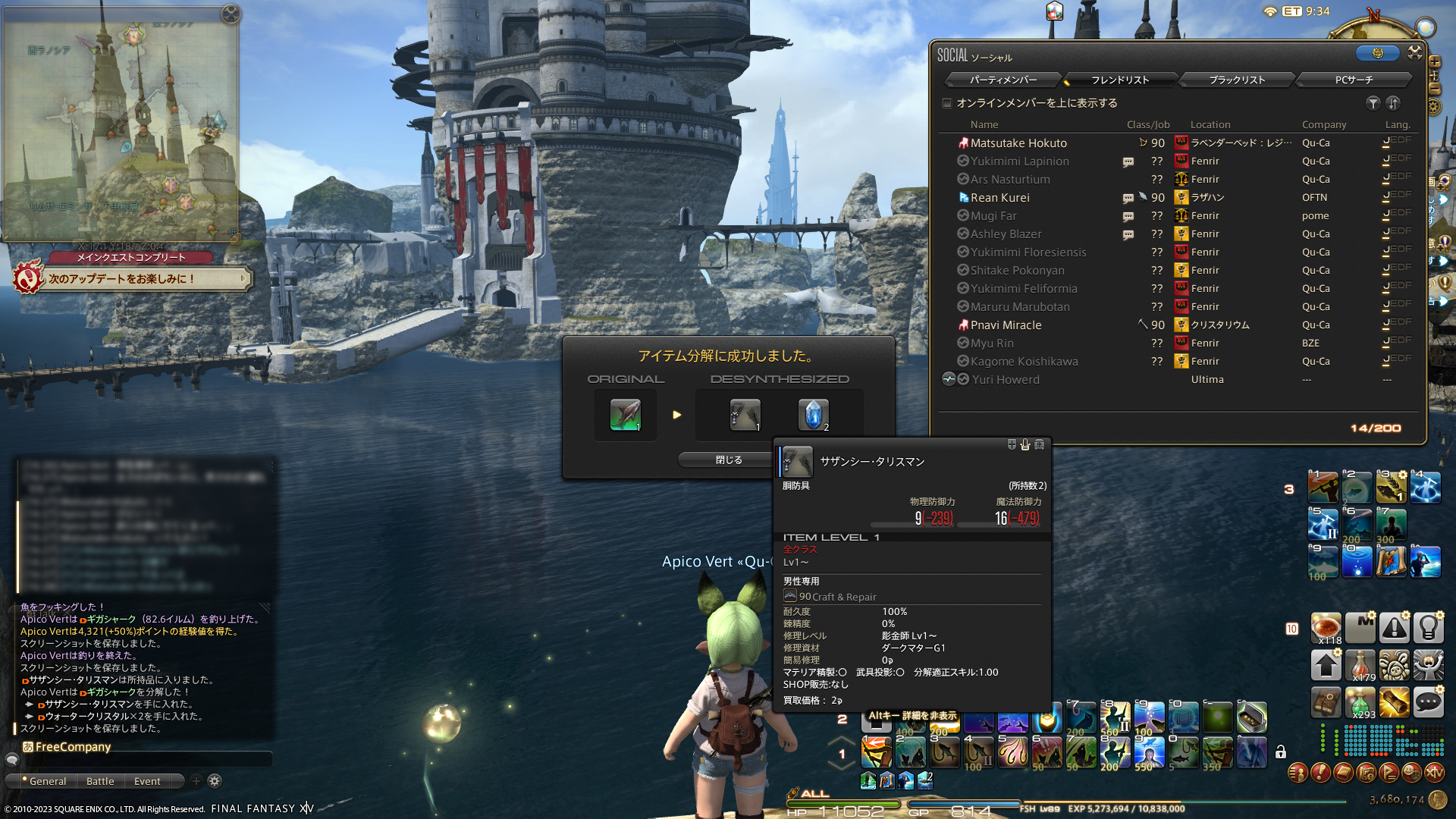This screenshot has height=819, width=1456.
Task: Select friend Matsutake Hokuto in list
Action: pos(1018,143)
